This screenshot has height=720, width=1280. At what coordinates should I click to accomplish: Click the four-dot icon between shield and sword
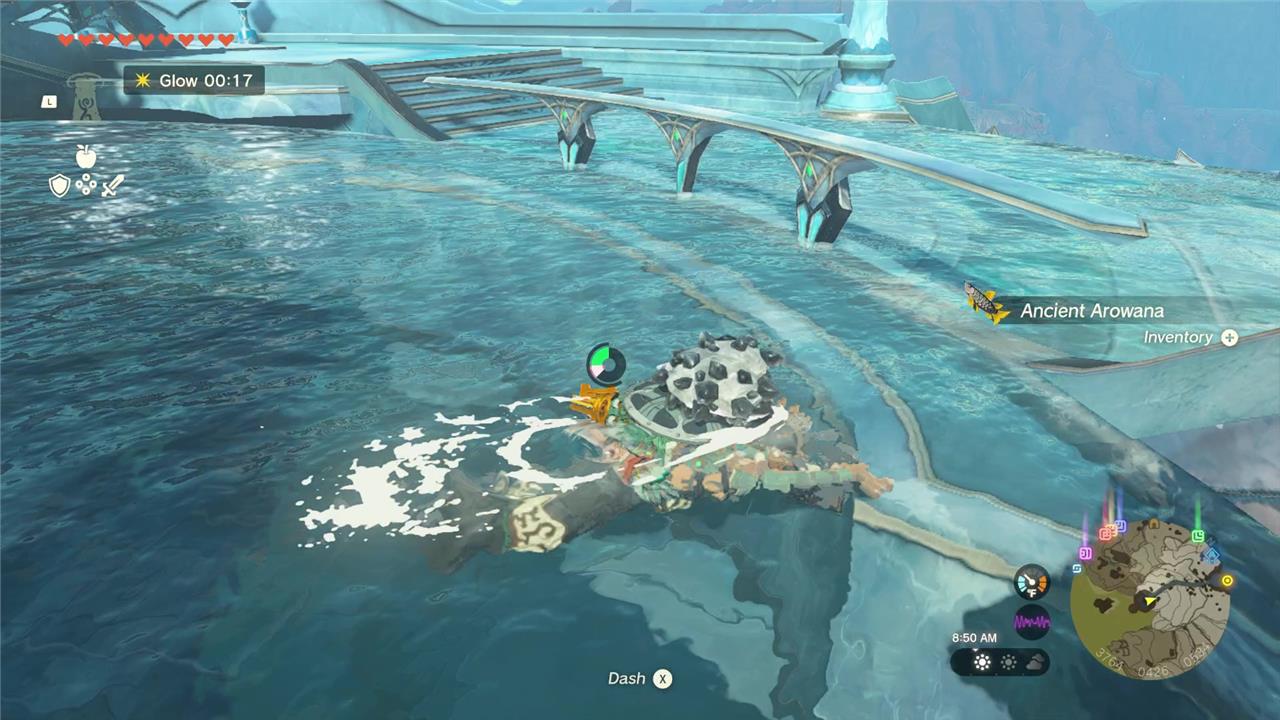tap(86, 185)
